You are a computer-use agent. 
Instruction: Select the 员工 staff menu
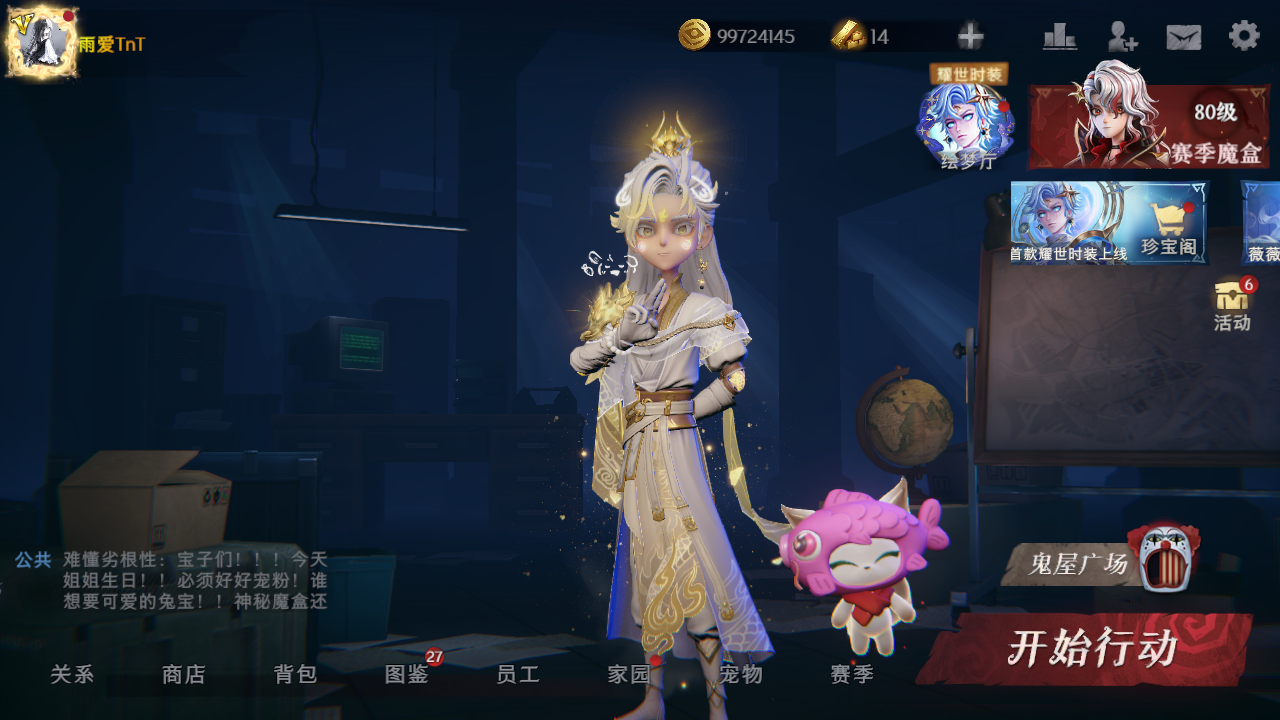click(x=518, y=675)
